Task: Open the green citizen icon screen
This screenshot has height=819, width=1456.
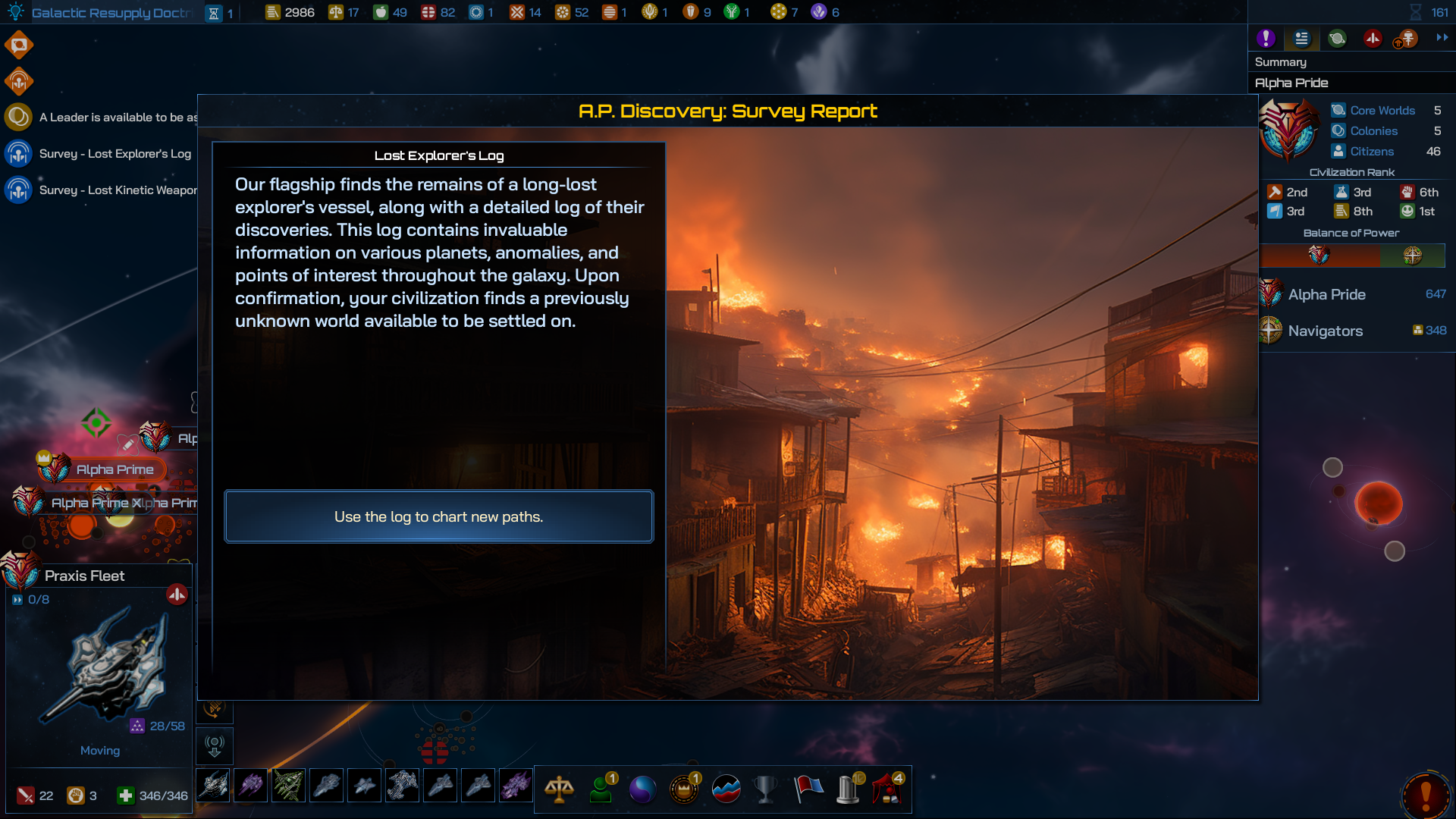Action: coord(601,789)
